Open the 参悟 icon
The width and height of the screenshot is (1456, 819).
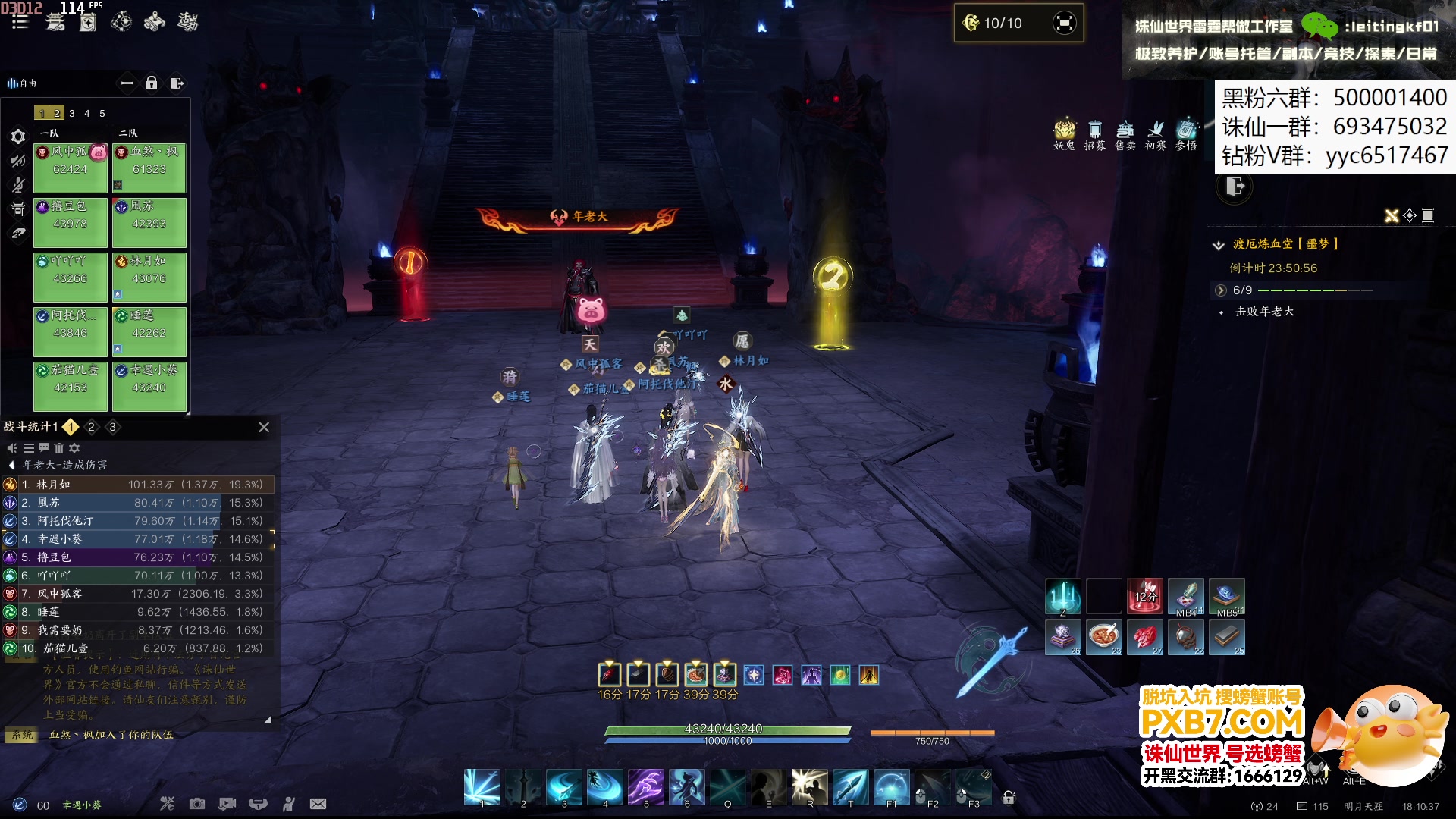(x=1186, y=135)
